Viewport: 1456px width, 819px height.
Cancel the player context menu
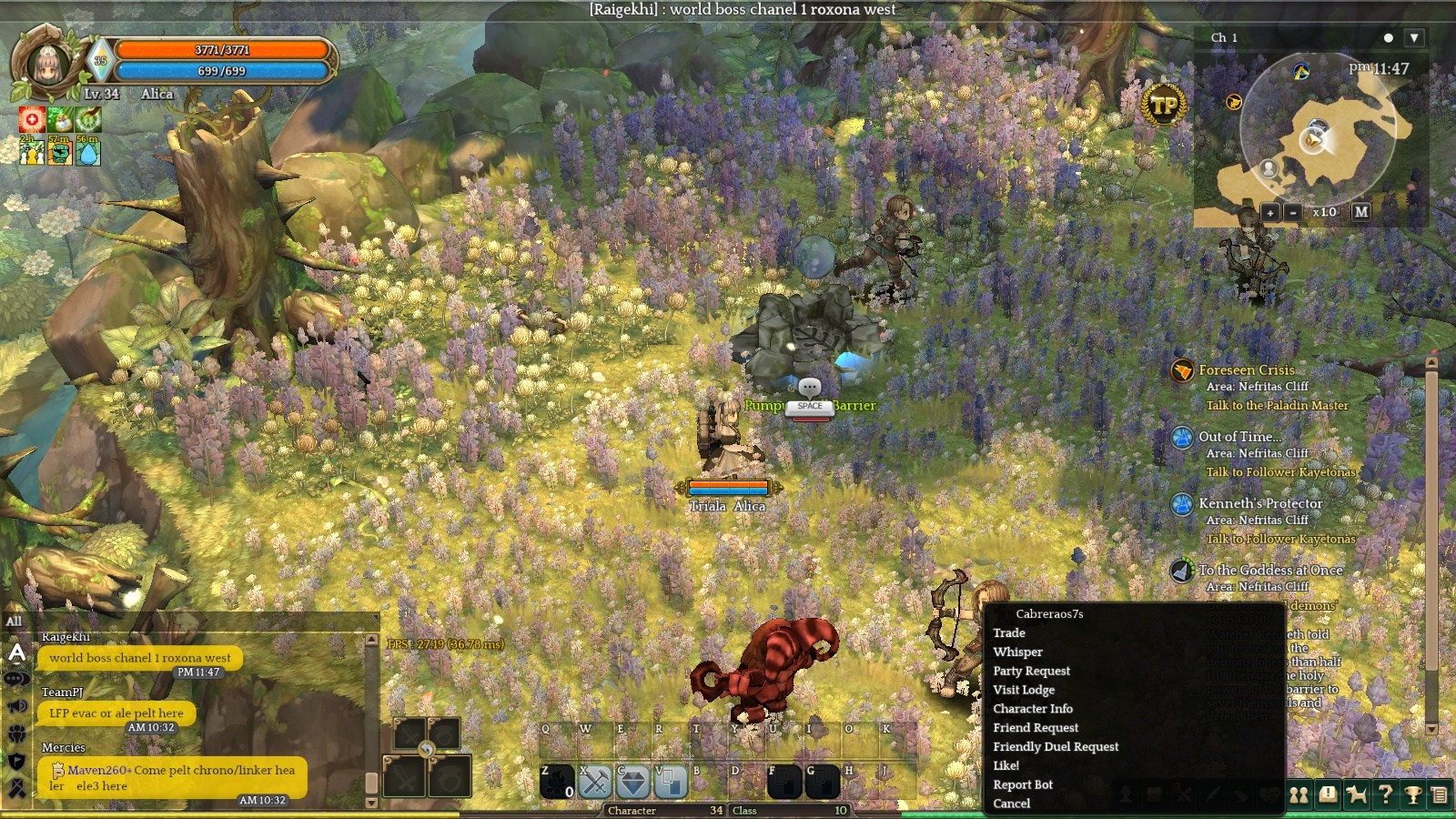coord(1012,804)
